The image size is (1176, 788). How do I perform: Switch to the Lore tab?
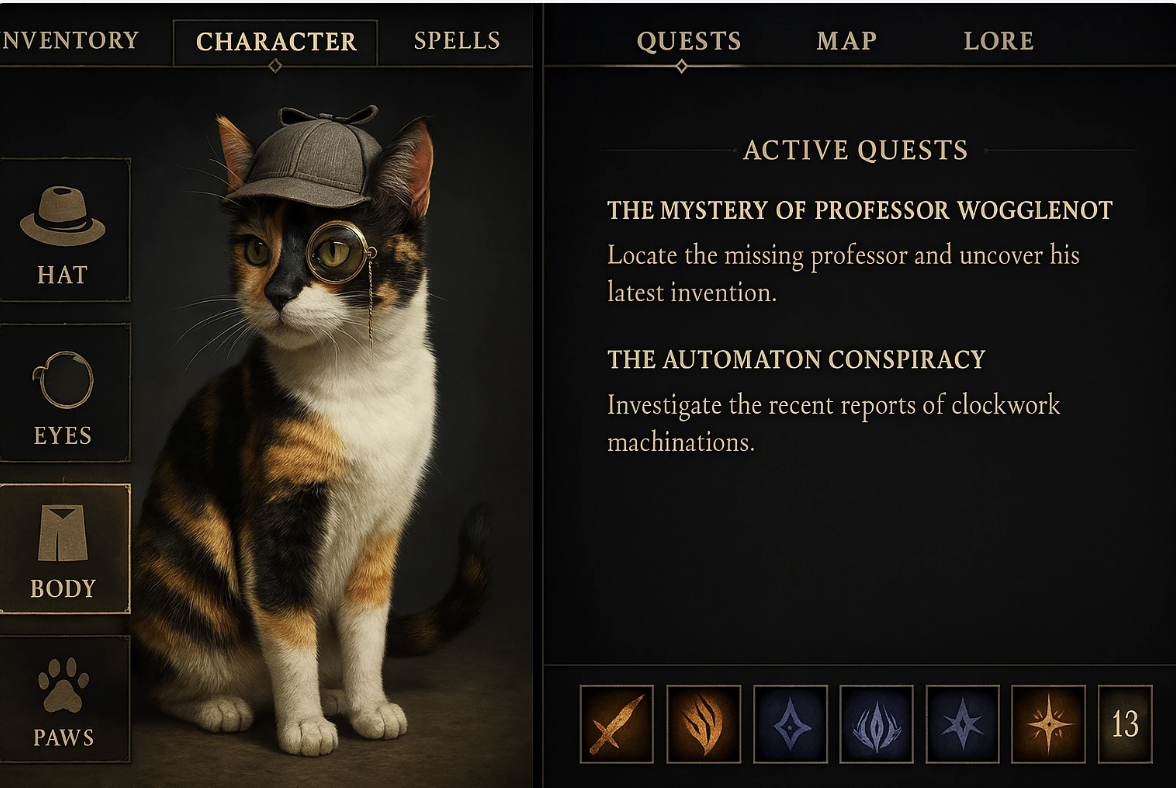[998, 41]
